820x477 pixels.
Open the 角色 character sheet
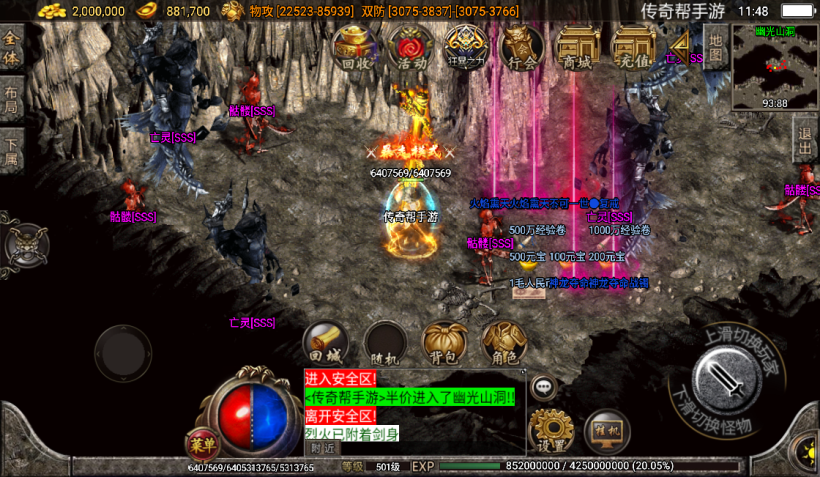[x=503, y=343]
